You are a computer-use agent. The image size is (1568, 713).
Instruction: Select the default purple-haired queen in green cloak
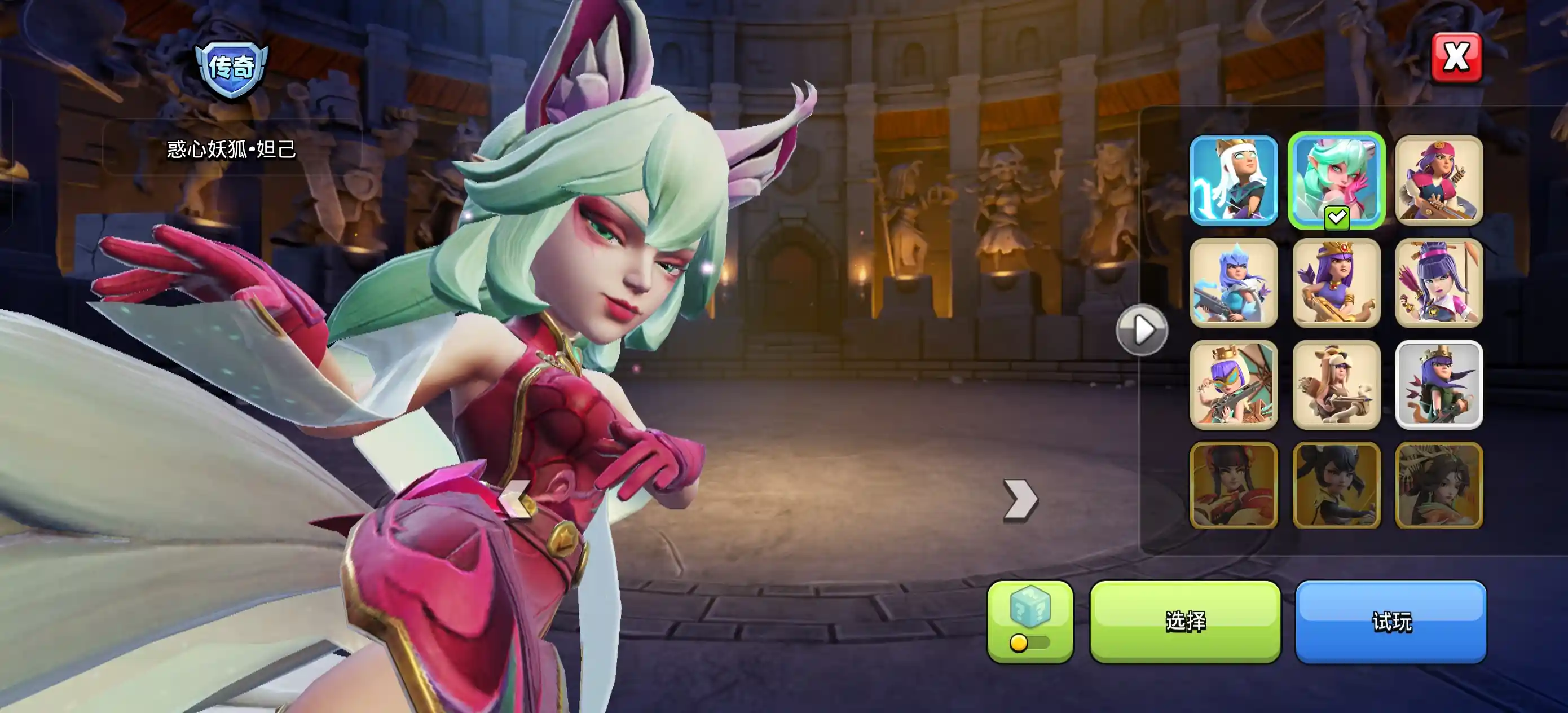[1438, 385]
